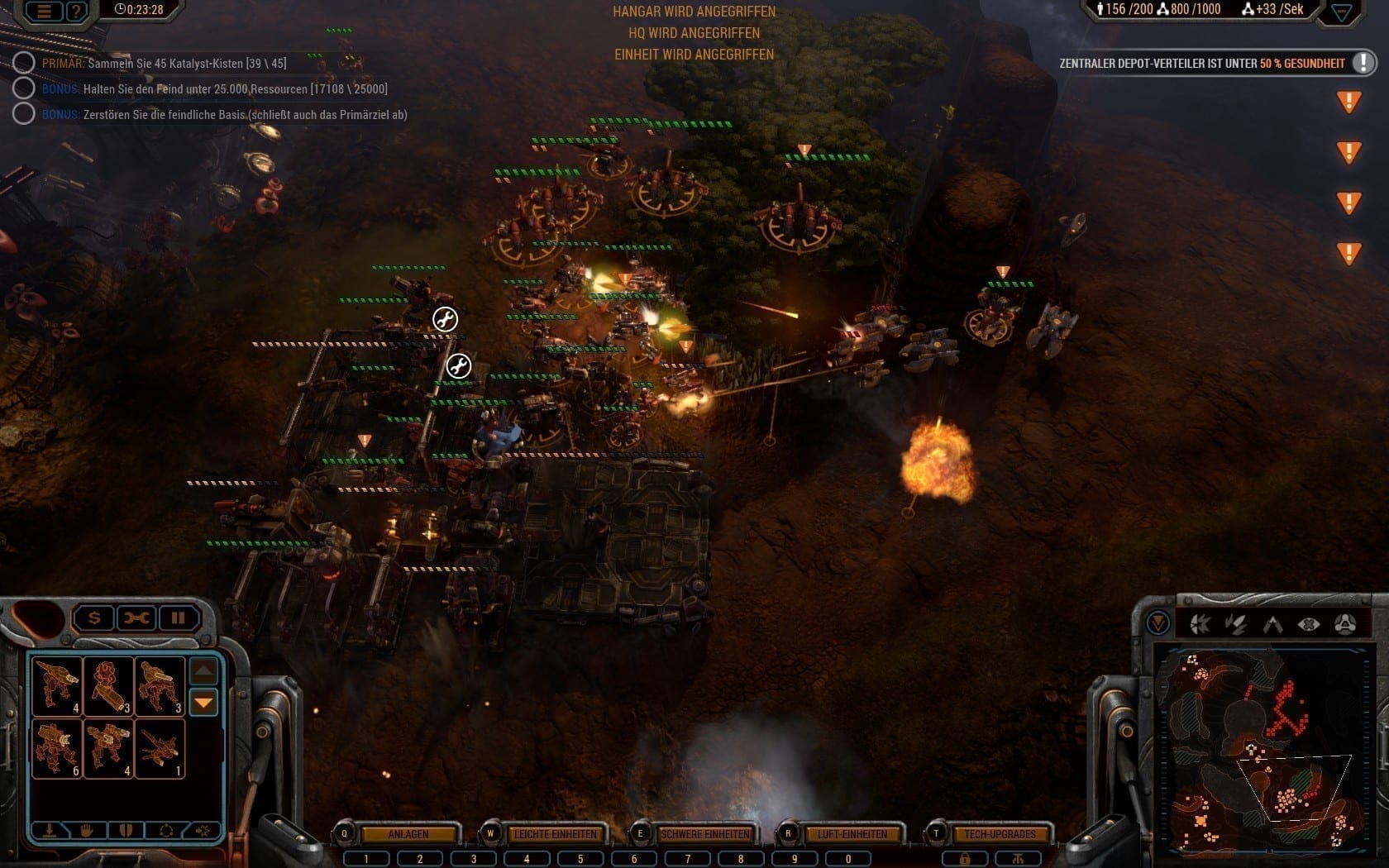Viewport: 1389px width, 868px height.
Task: Click the up arrow in unit panel
Action: click(x=203, y=670)
